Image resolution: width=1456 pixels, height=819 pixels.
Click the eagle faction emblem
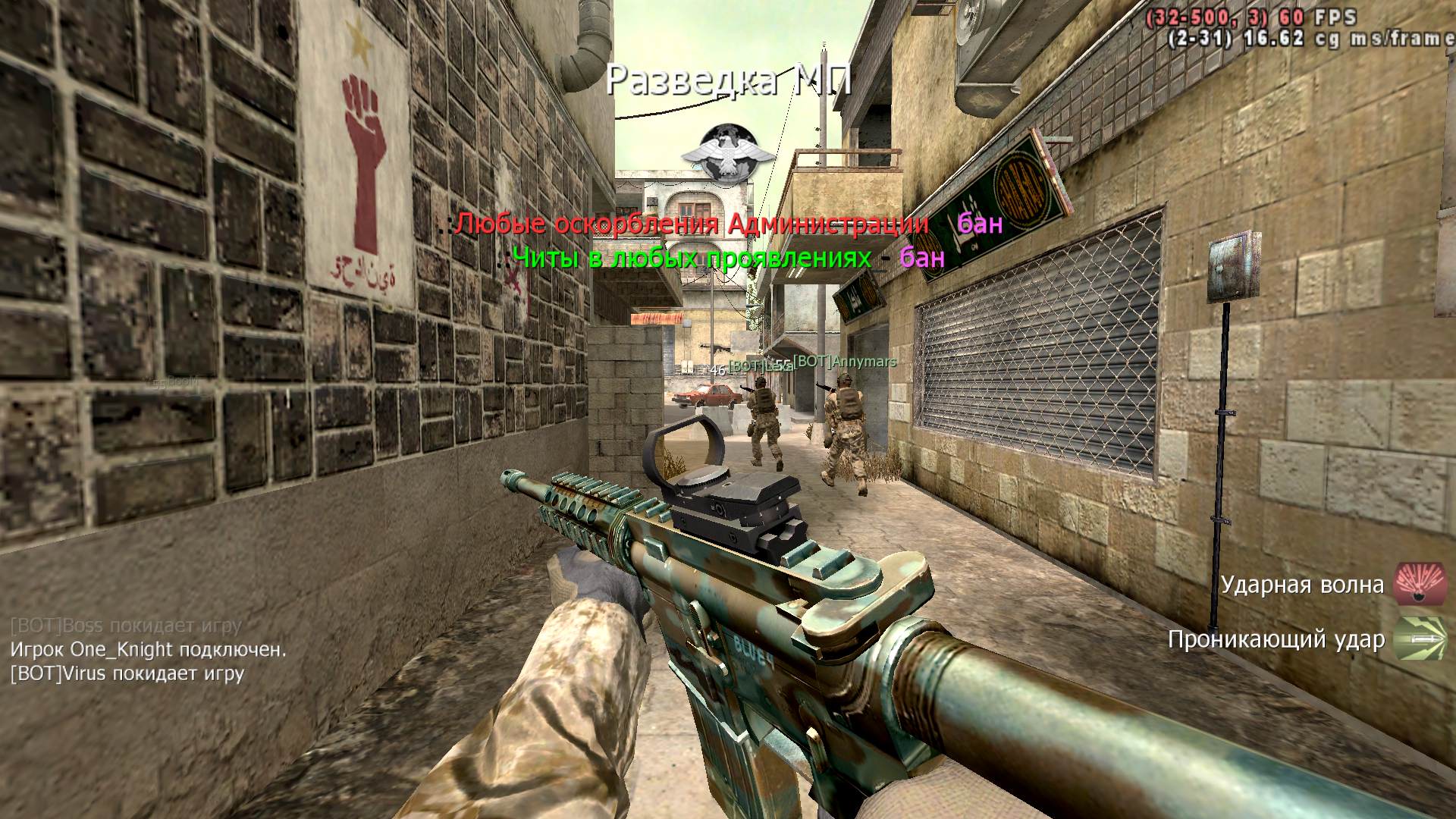point(727,155)
